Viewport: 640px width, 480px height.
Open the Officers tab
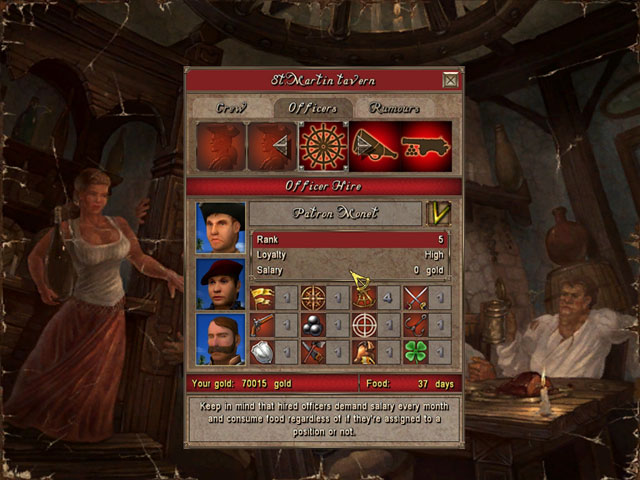(313, 107)
